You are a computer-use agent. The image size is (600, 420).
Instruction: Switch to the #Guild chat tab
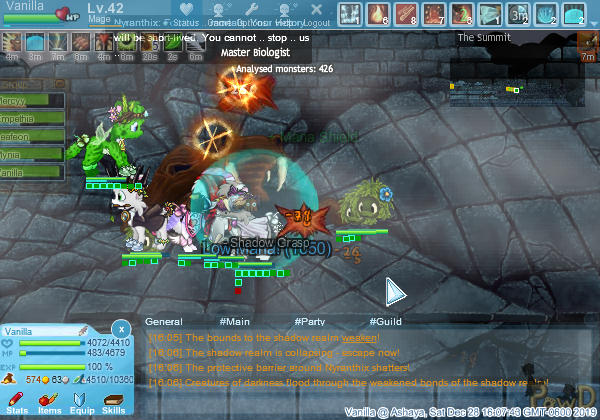pos(384,322)
